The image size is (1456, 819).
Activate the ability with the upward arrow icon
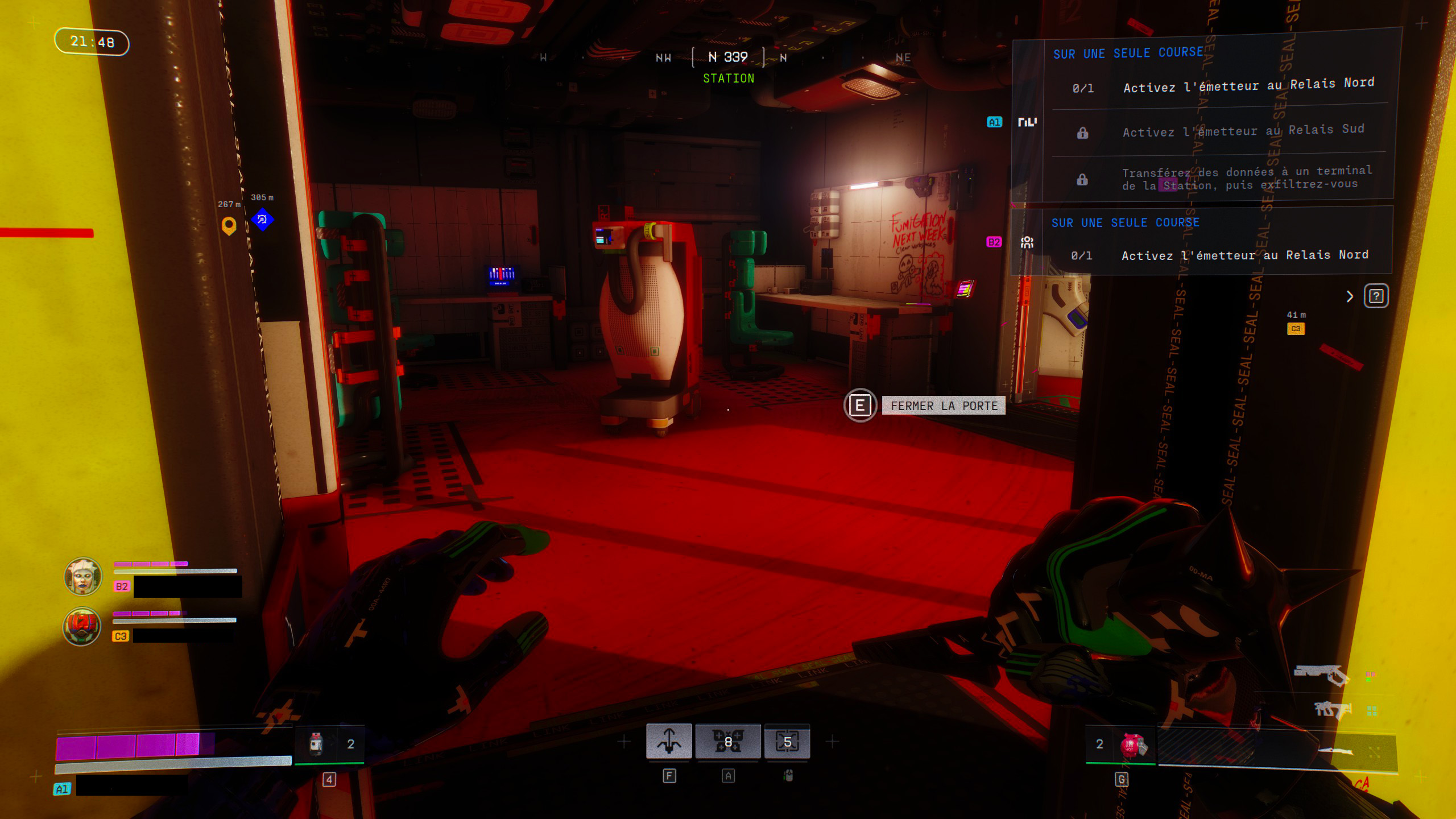click(669, 742)
